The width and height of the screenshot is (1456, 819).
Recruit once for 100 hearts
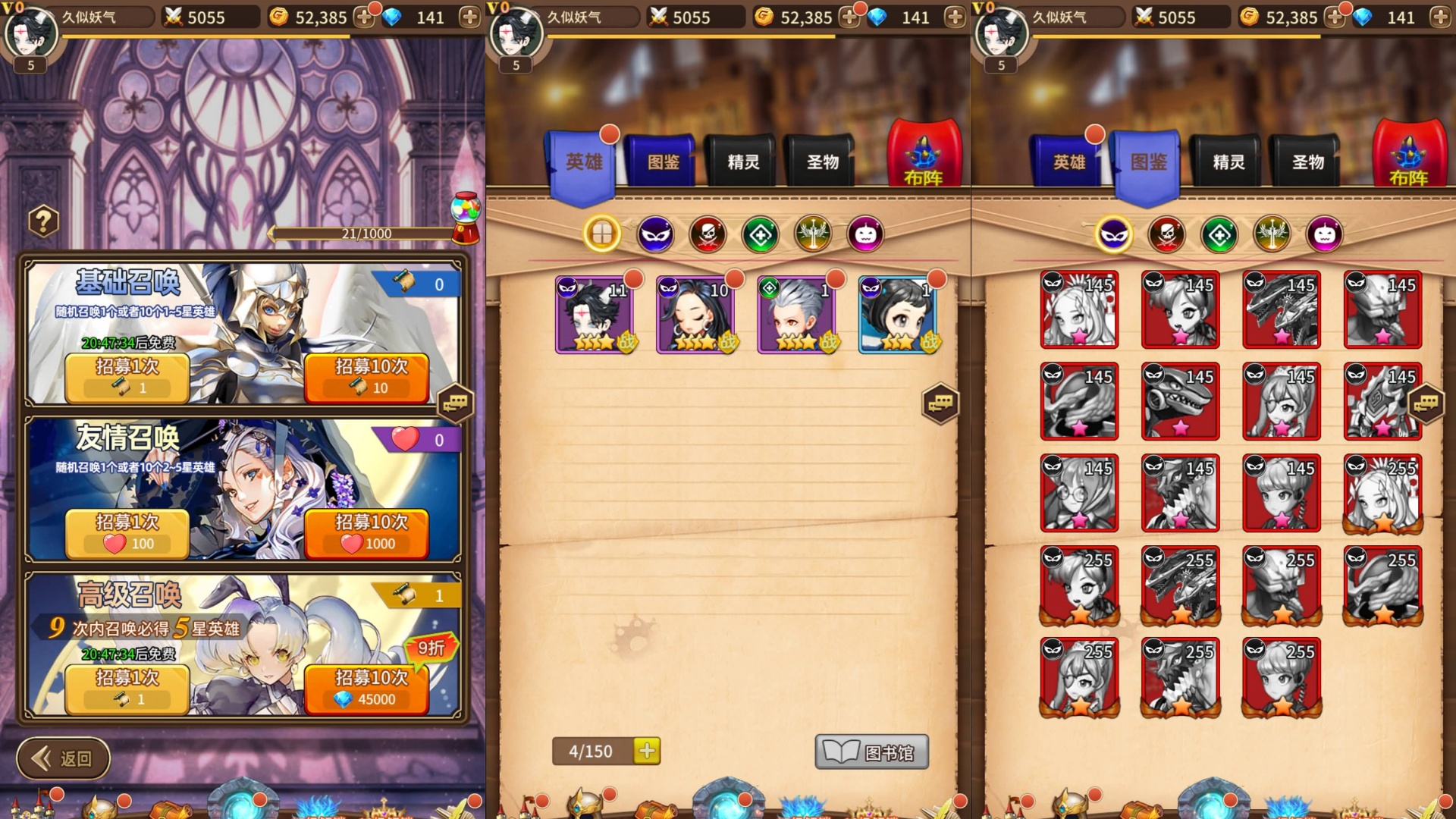[127, 532]
